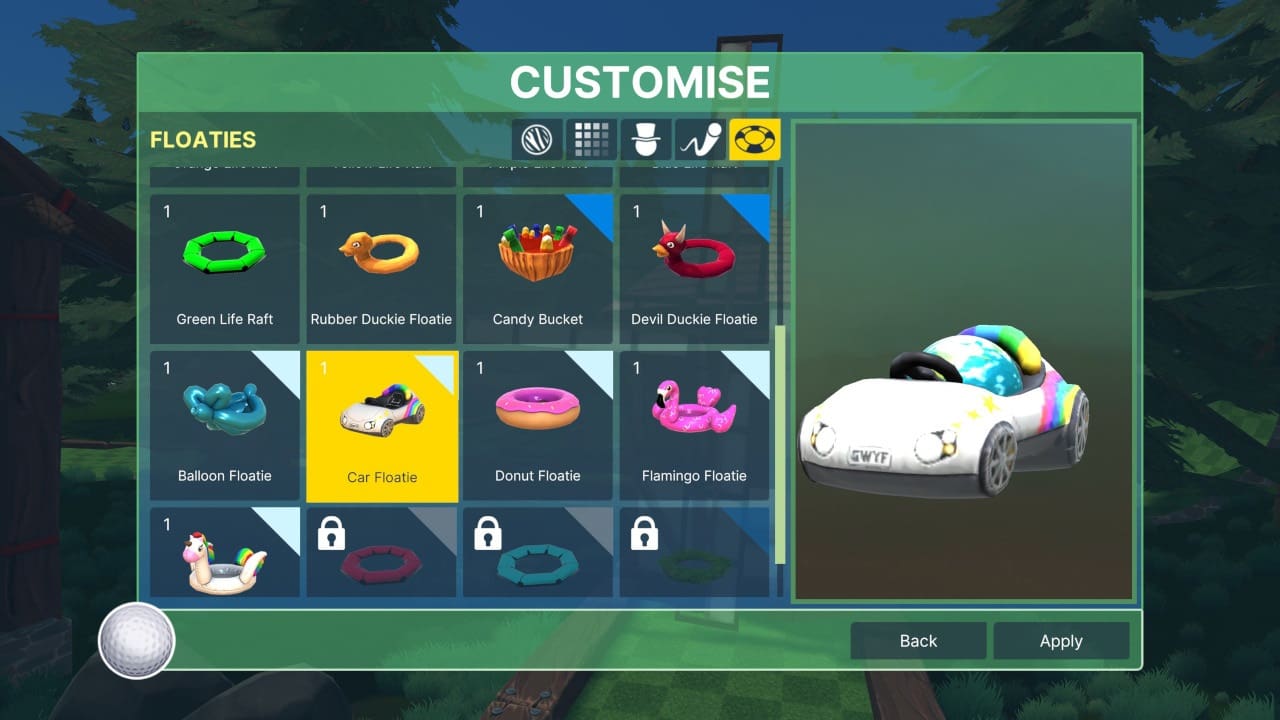Screen dimensions: 1280x720
Task: Select the patterns grid icon
Action: (592, 139)
